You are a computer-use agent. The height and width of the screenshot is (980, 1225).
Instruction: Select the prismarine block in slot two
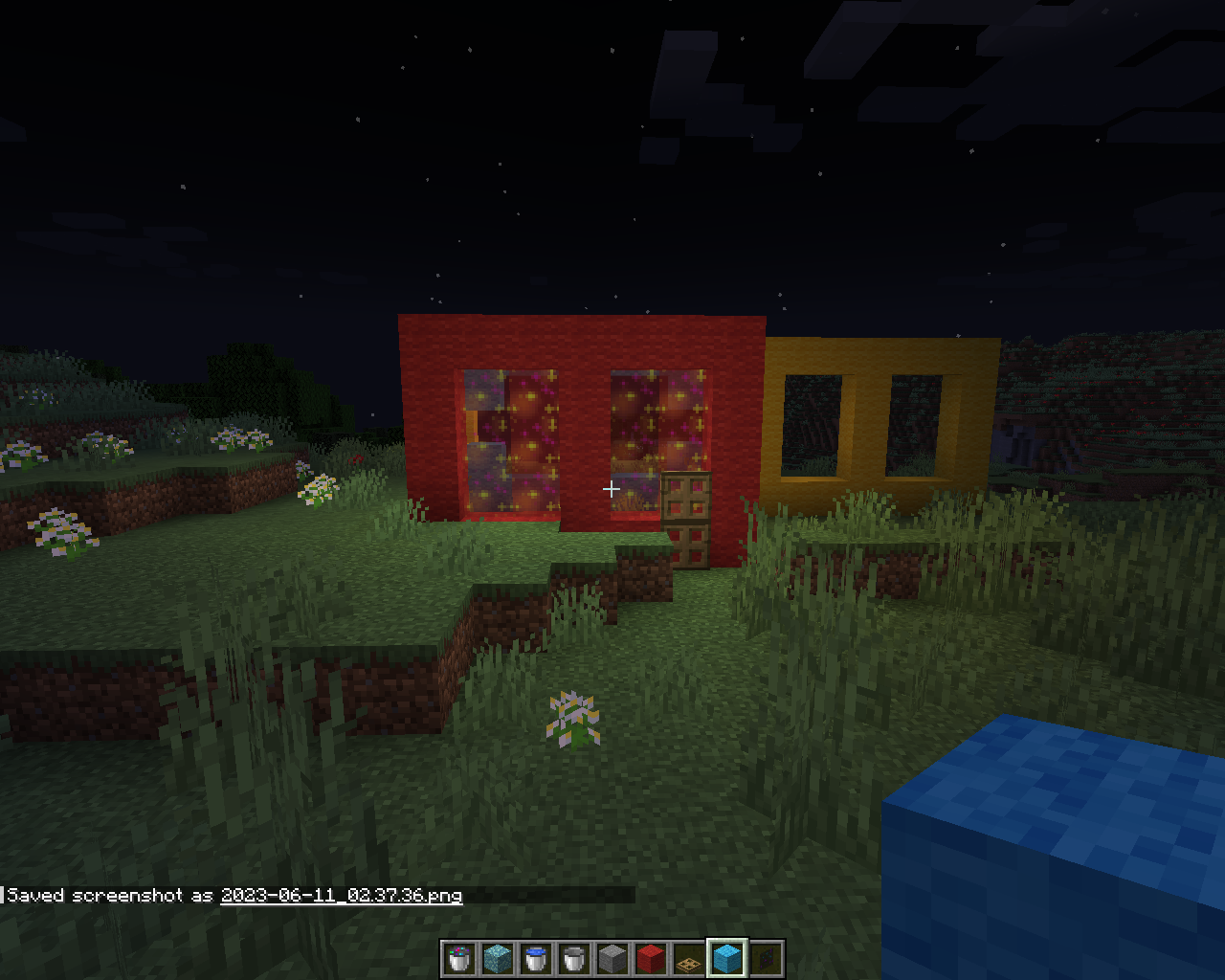coord(497,959)
